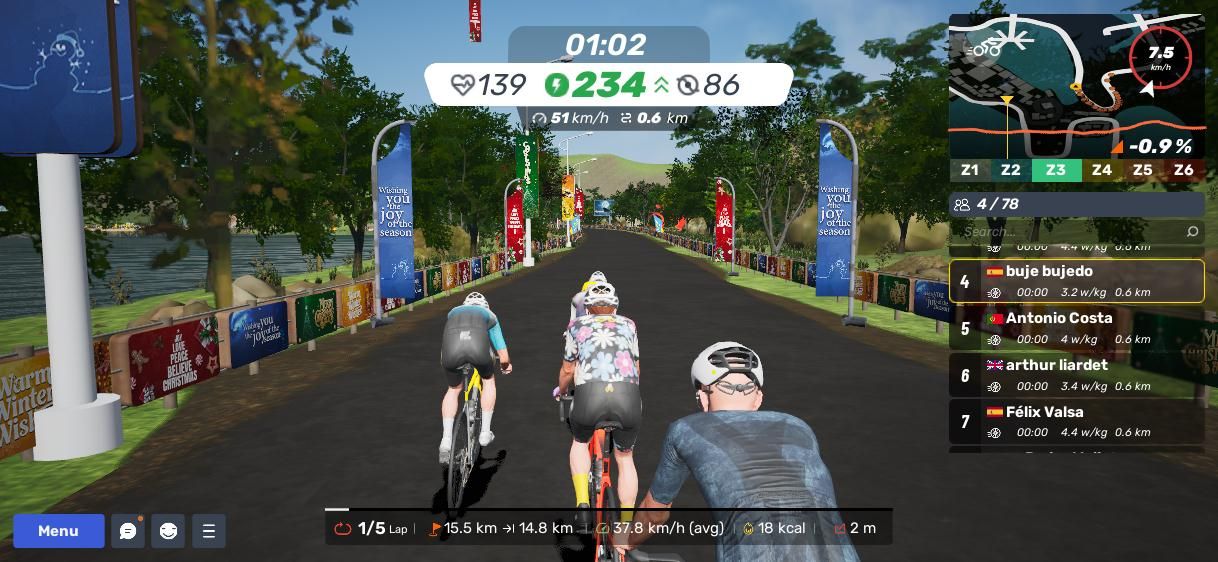Click the search magnifier icon
The image size is (1218, 562).
(1192, 232)
